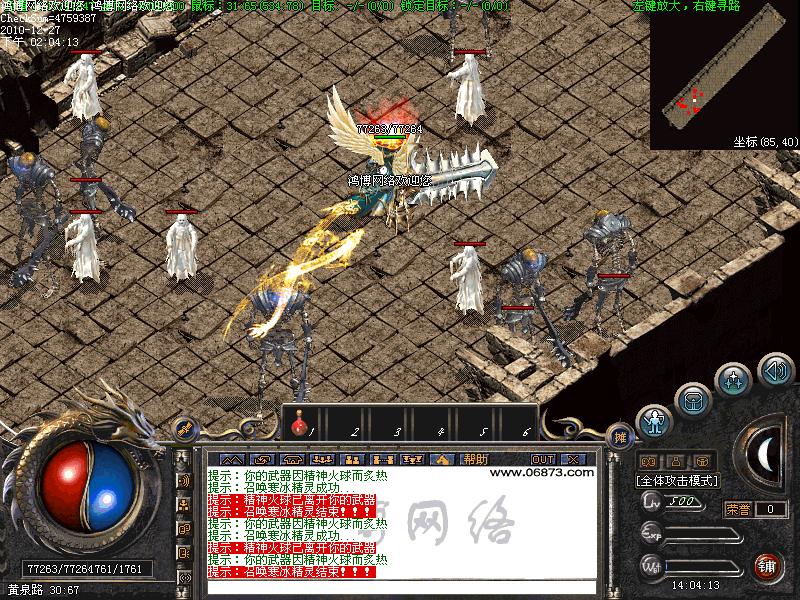Click the satellite icon beside the dragon orb
Image resolution: width=800 pixels, height=600 pixels.
tap(185, 428)
